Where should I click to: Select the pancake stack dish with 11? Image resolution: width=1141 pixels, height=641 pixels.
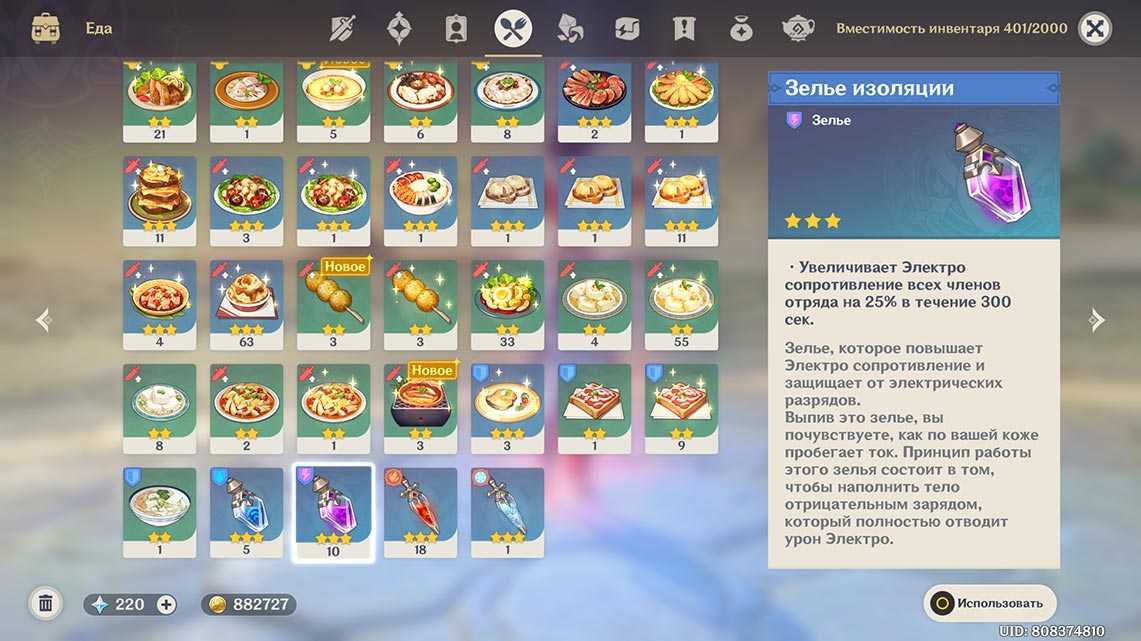(x=159, y=200)
